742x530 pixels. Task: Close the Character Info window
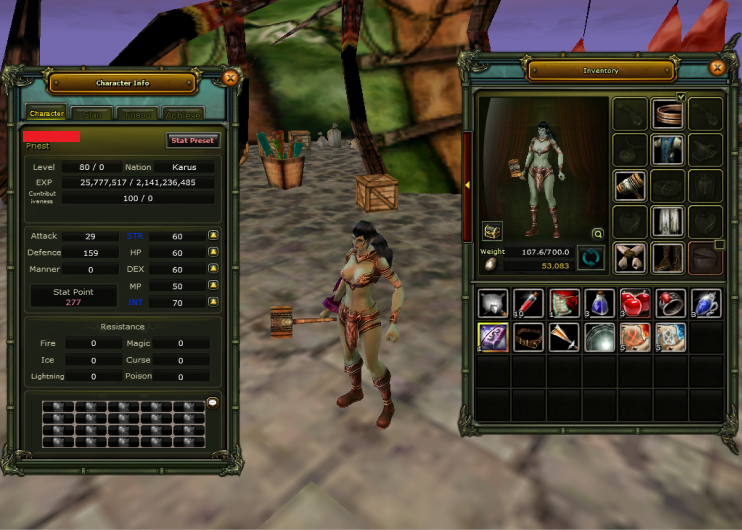pos(230,77)
